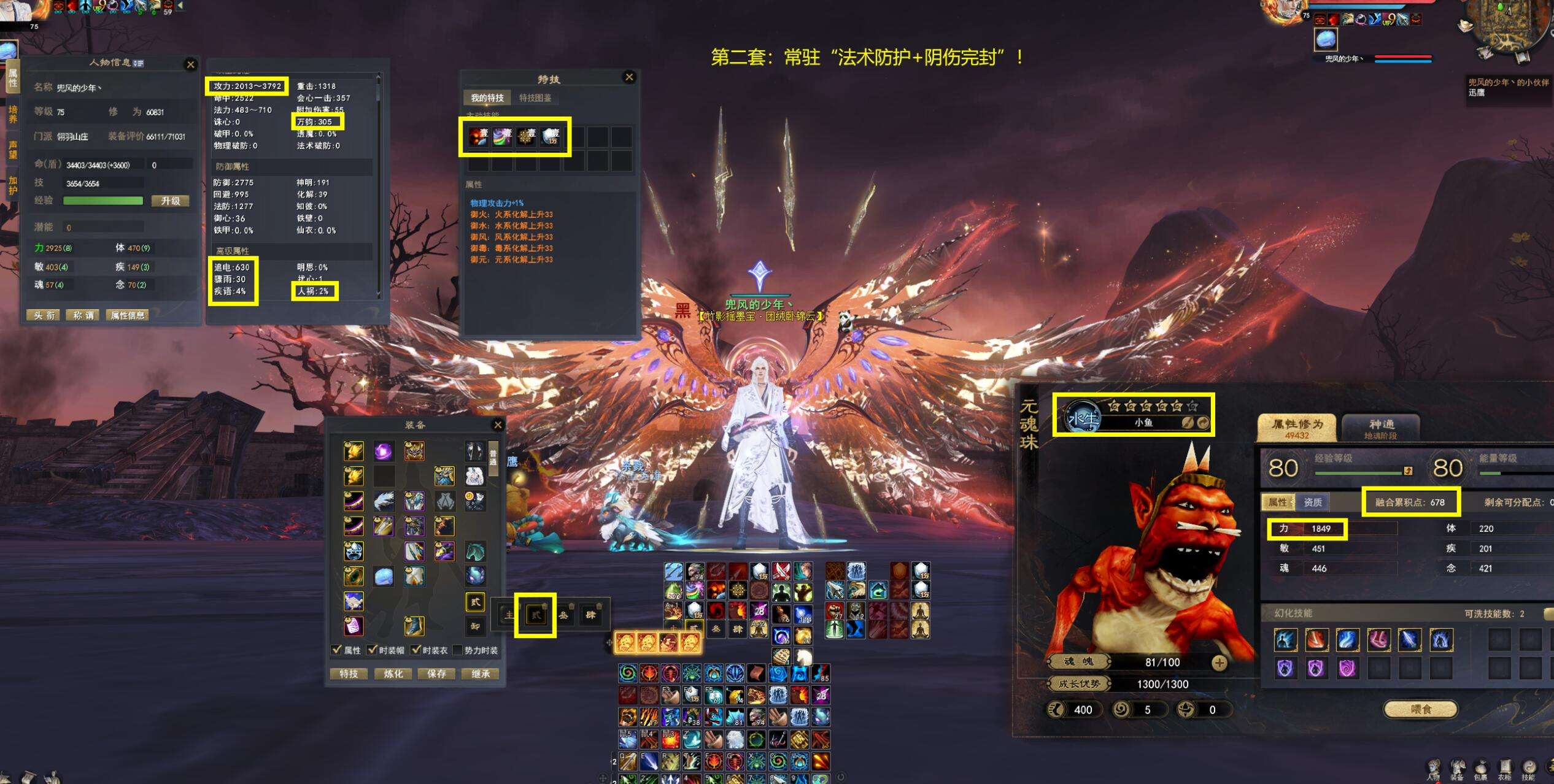1554x784 pixels.
Task: Click the 炼化 refine button
Action: tap(393, 674)
